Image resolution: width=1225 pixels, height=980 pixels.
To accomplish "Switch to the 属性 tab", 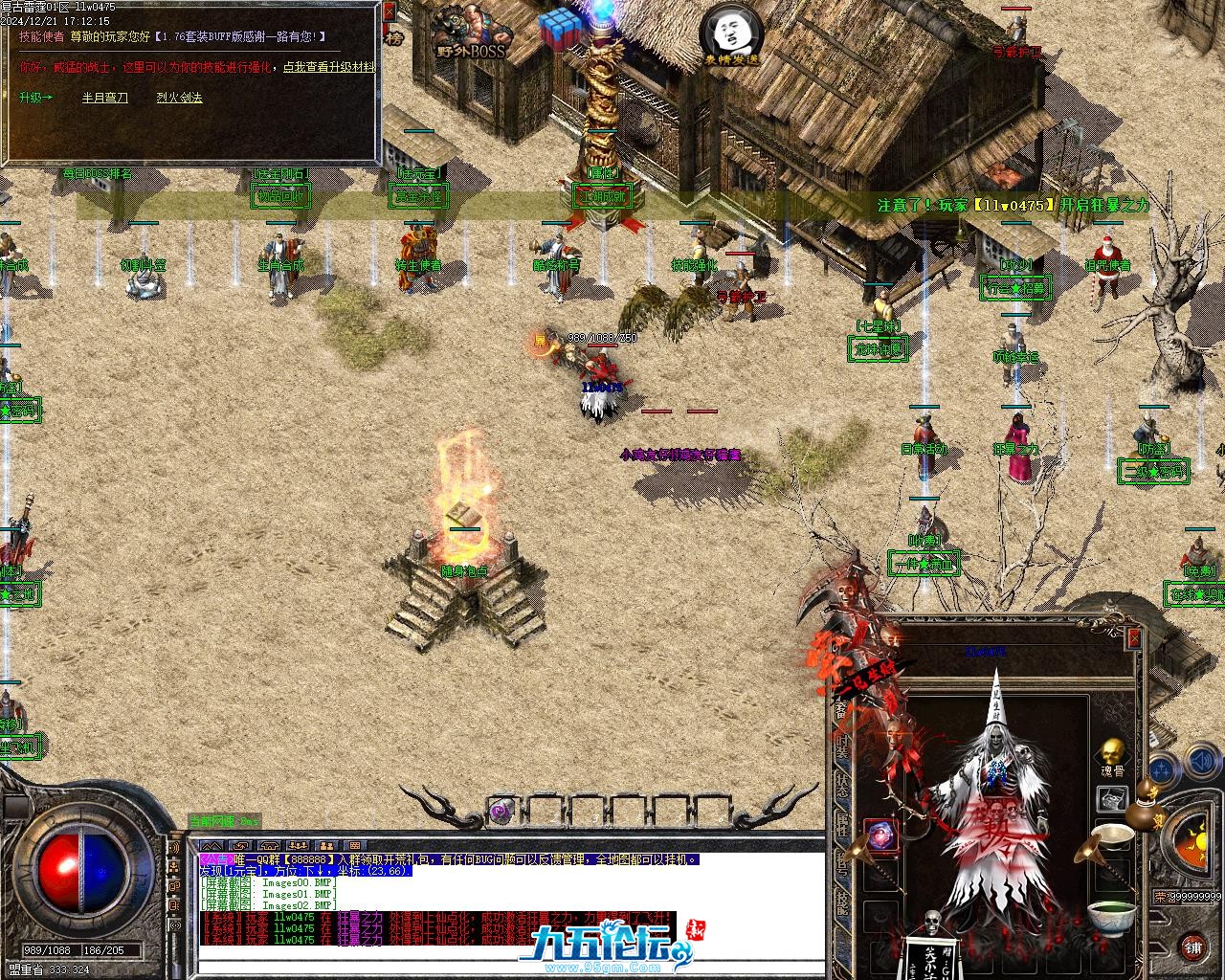I will [x=842, y=826].
